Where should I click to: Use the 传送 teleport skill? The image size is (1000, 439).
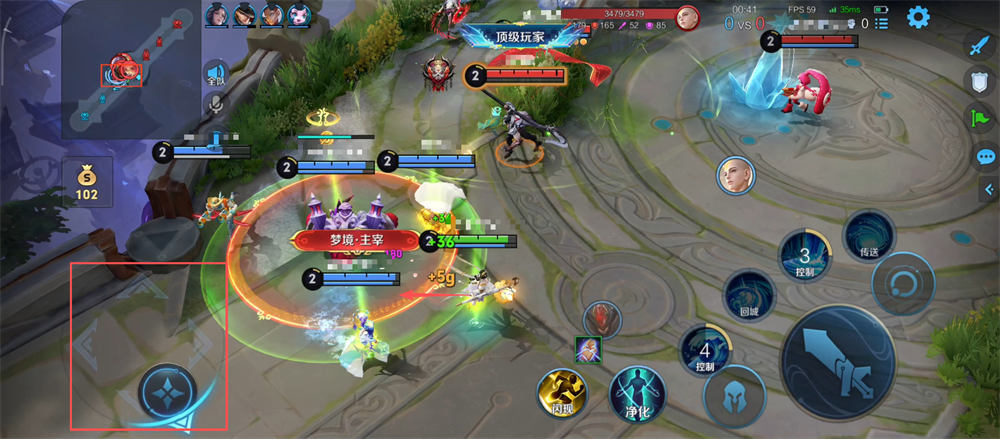click(868, 236)
